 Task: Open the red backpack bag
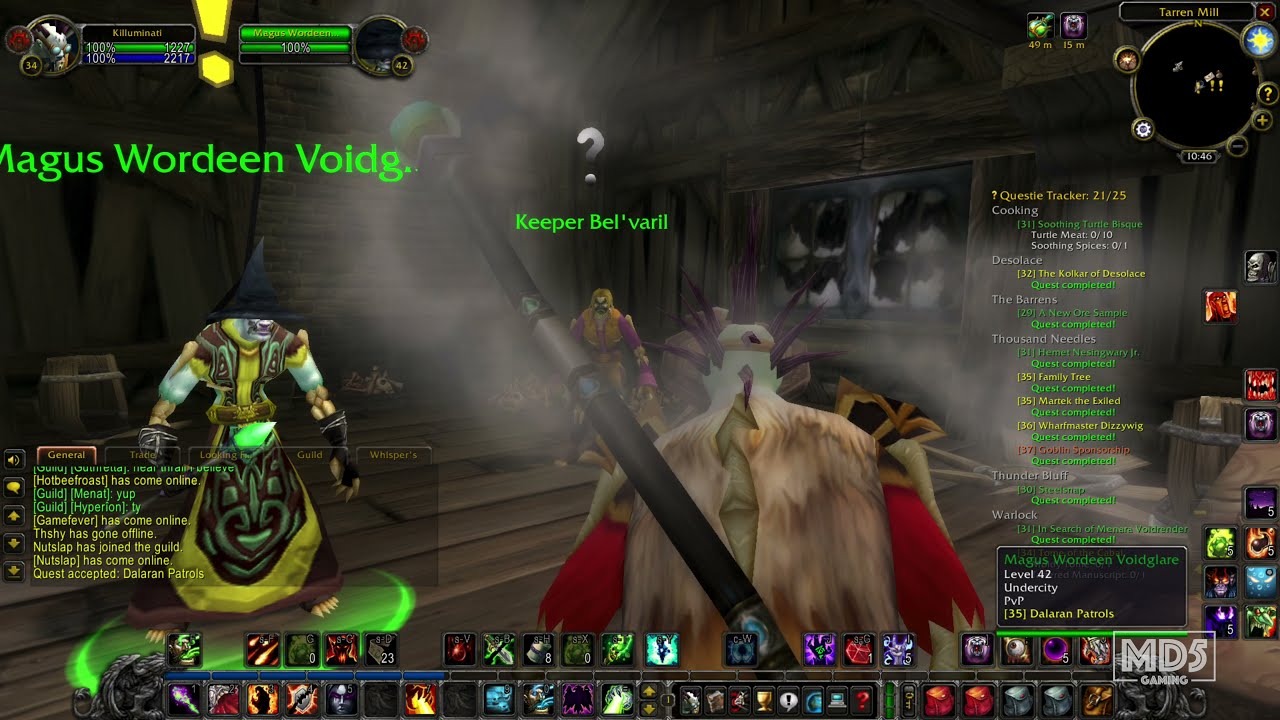point(940,700)
